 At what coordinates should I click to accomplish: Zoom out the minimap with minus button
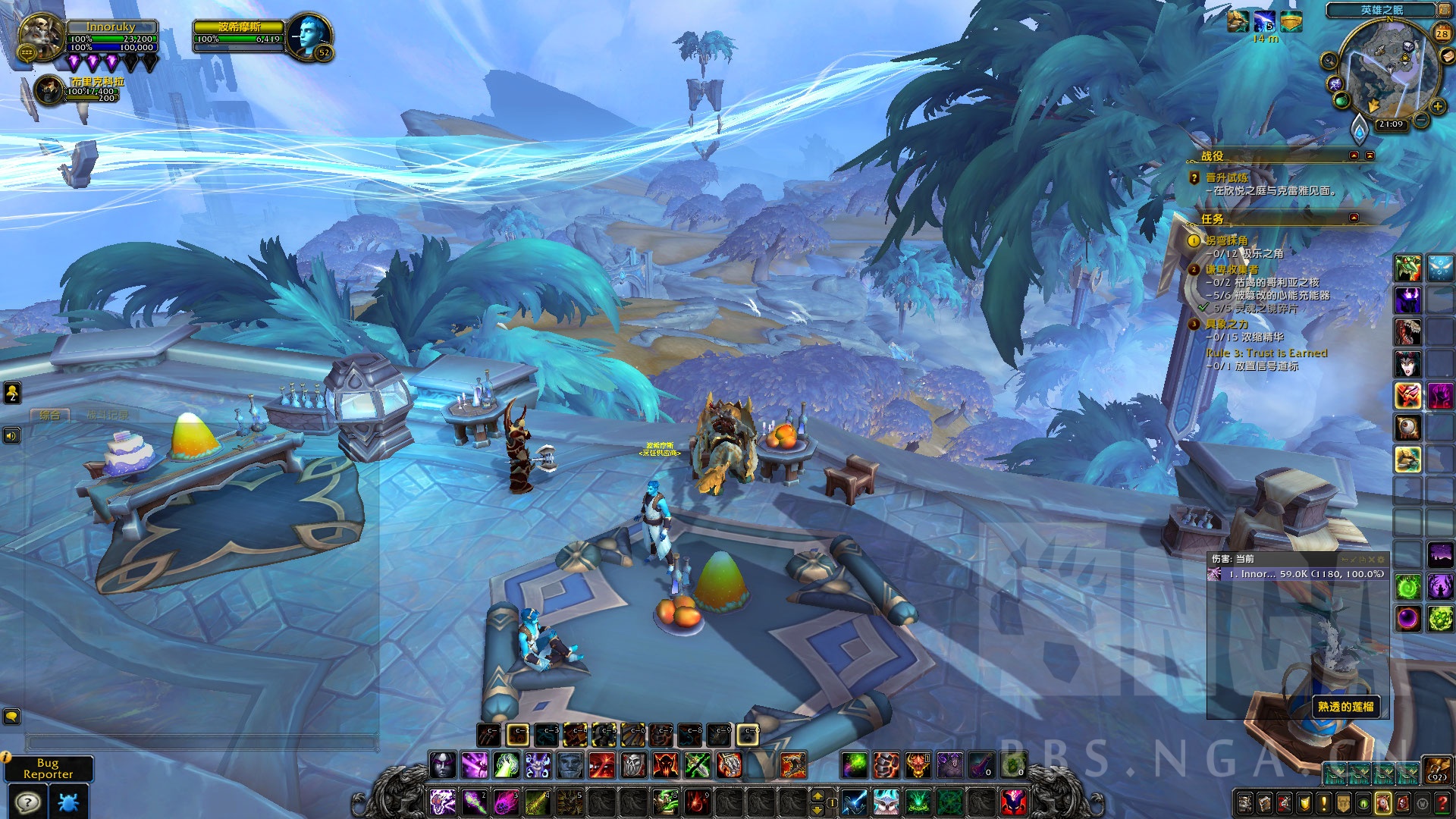click(x=1421, y=120)
